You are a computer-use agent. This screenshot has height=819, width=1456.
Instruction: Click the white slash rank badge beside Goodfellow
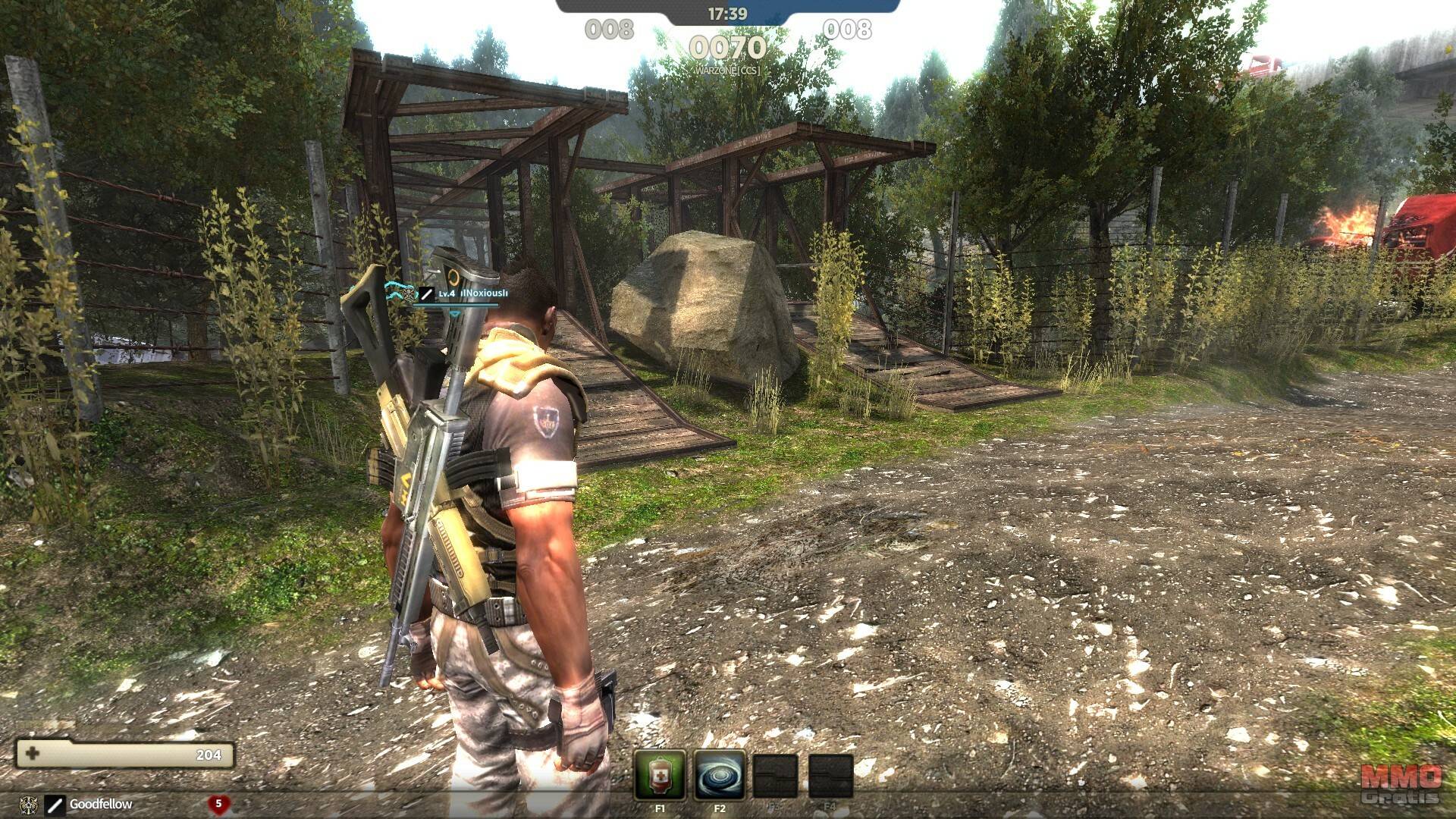pyautogui.click(x=55, y=804)
